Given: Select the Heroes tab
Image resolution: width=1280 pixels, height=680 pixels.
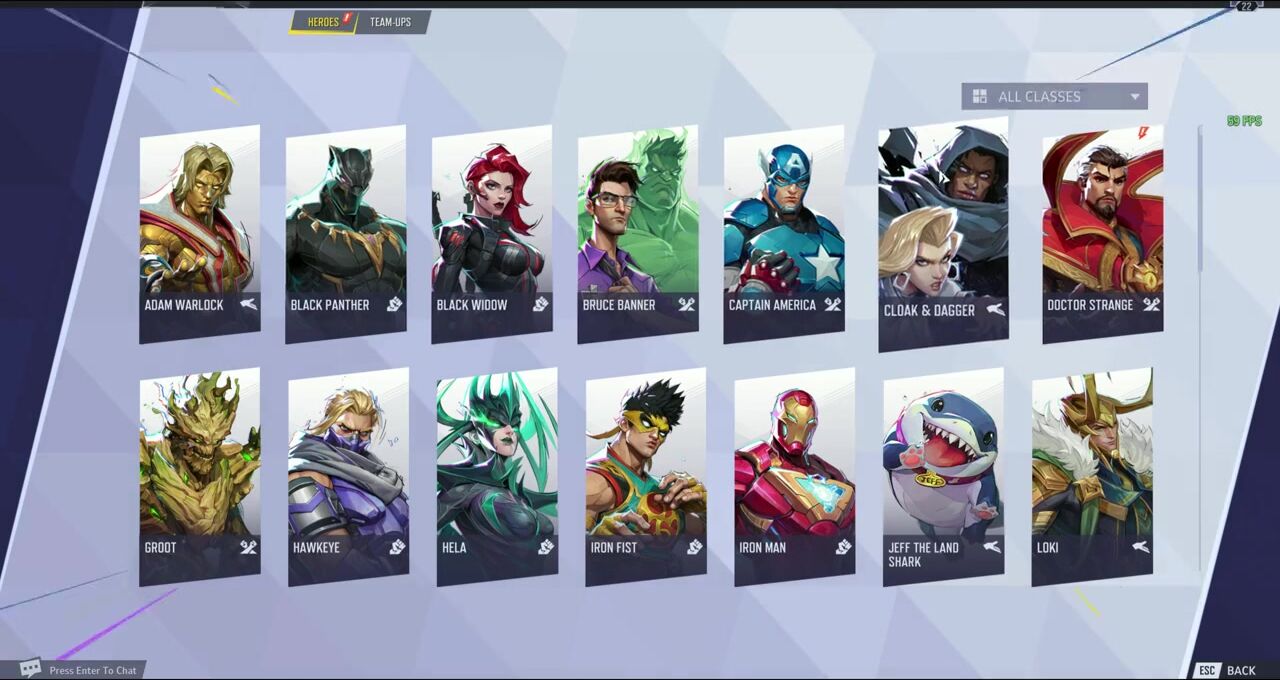Looking at the screenshot, I should [x=324, y=22].
